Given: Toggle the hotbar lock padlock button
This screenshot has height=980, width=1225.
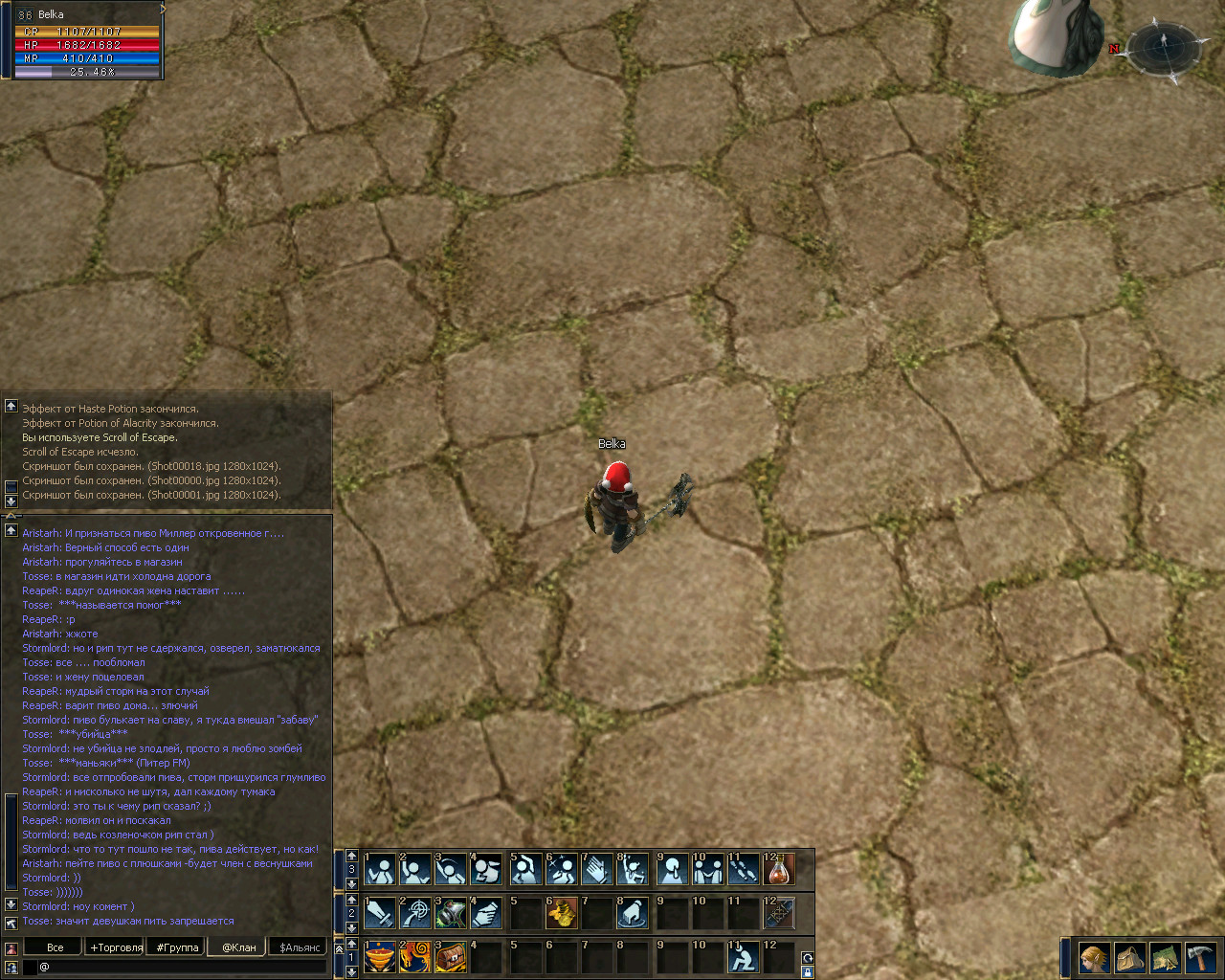Looking at the screenshot, I should [x=808, y=972].
